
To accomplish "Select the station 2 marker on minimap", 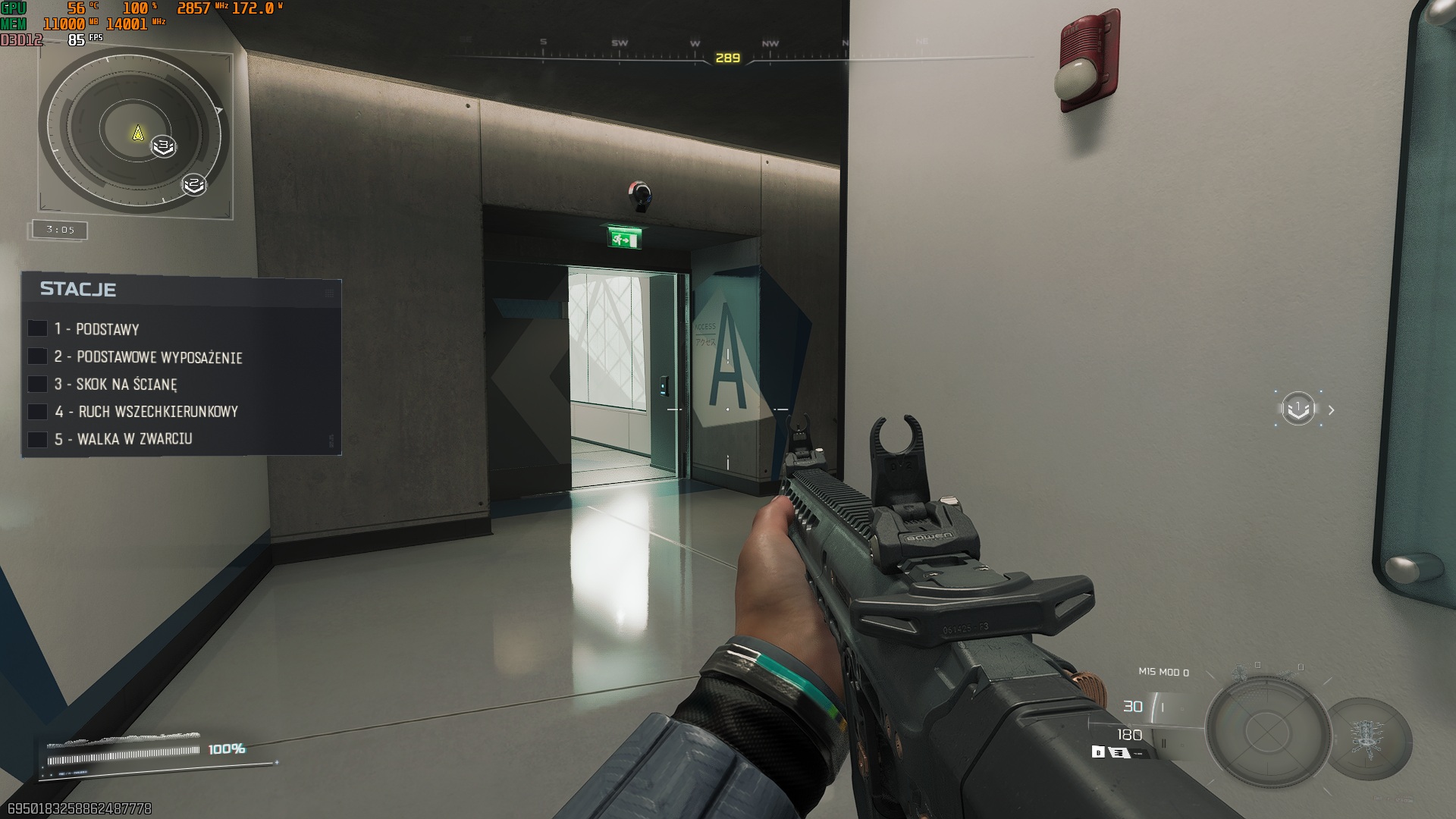I will click(x=194, y=184).
